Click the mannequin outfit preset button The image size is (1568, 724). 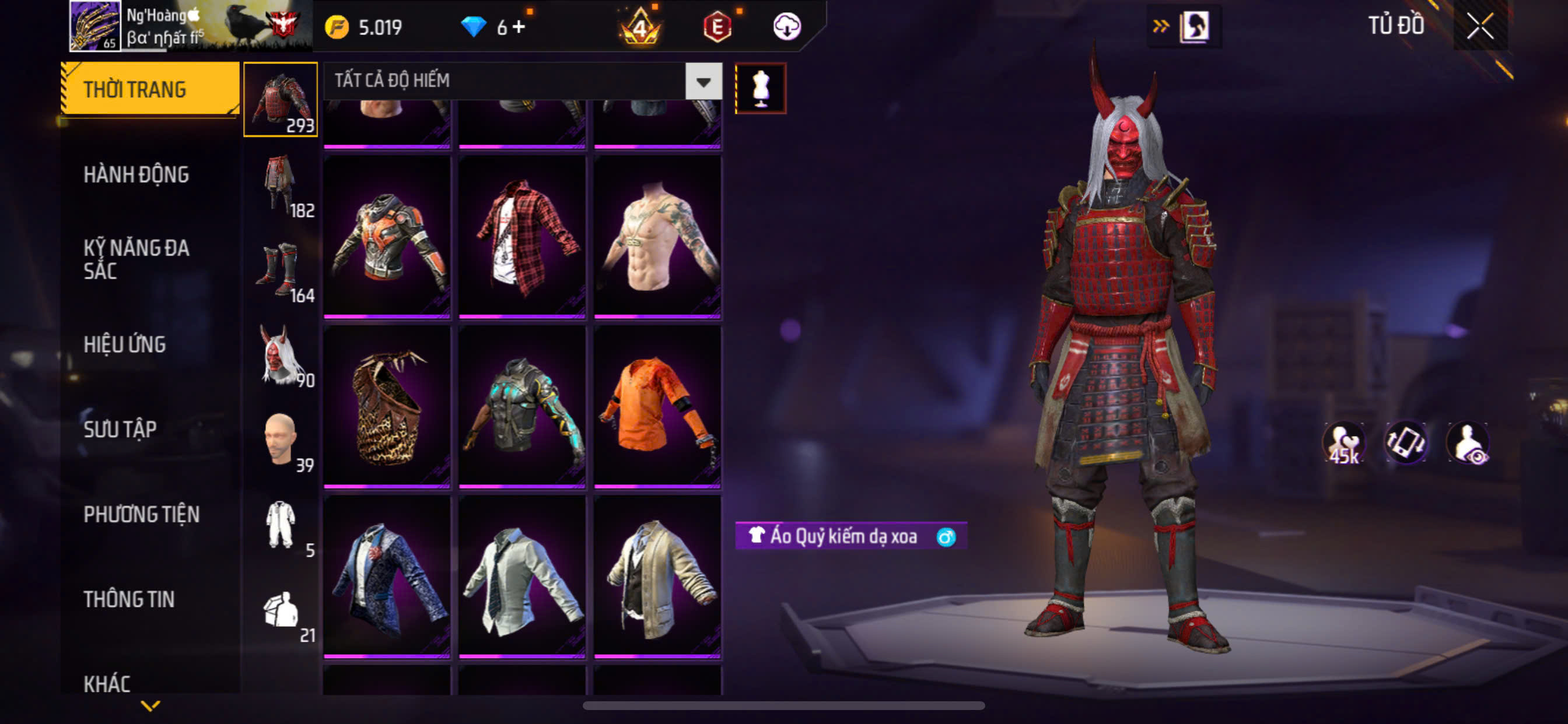click(760, 88)
